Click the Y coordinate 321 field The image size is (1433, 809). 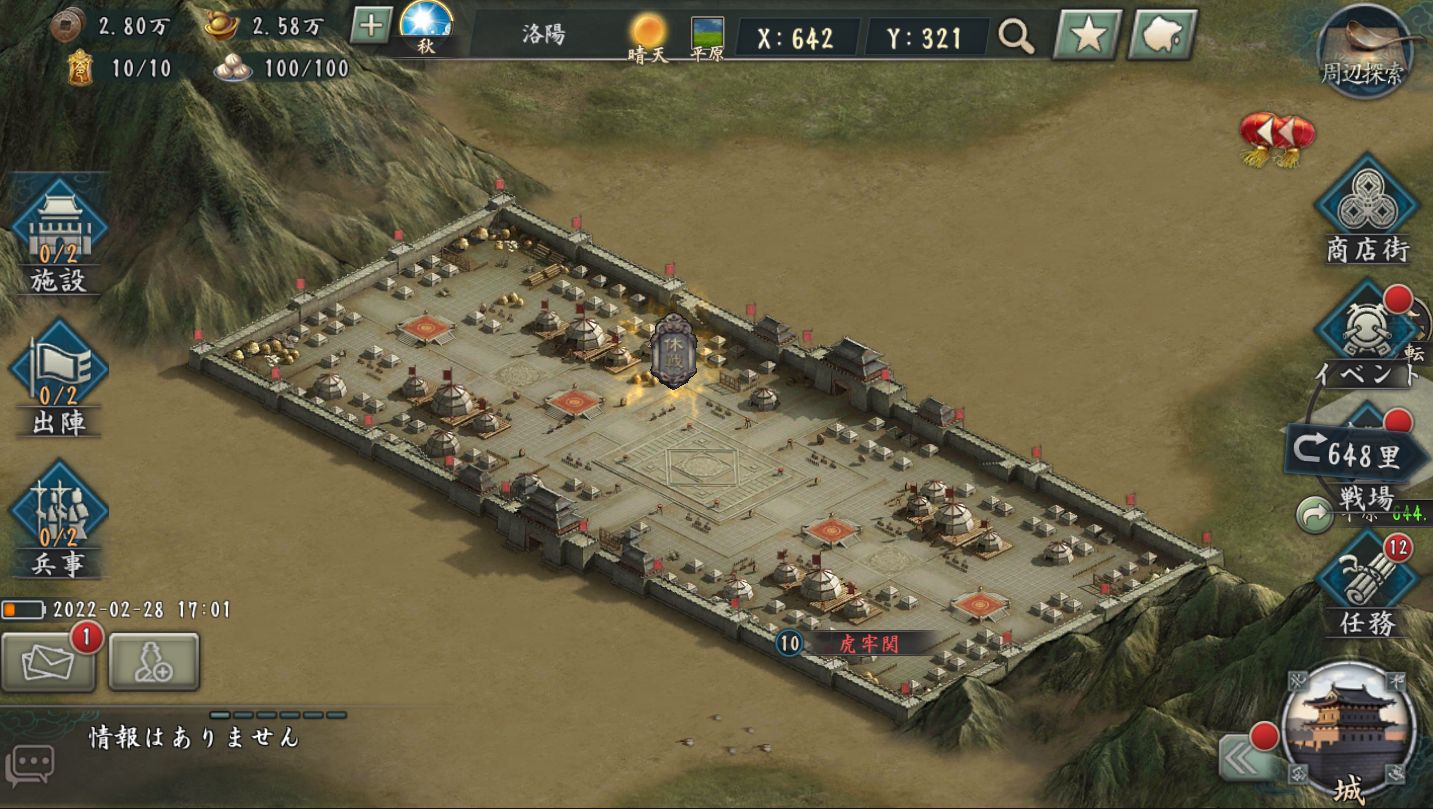[x=925, y=38]
